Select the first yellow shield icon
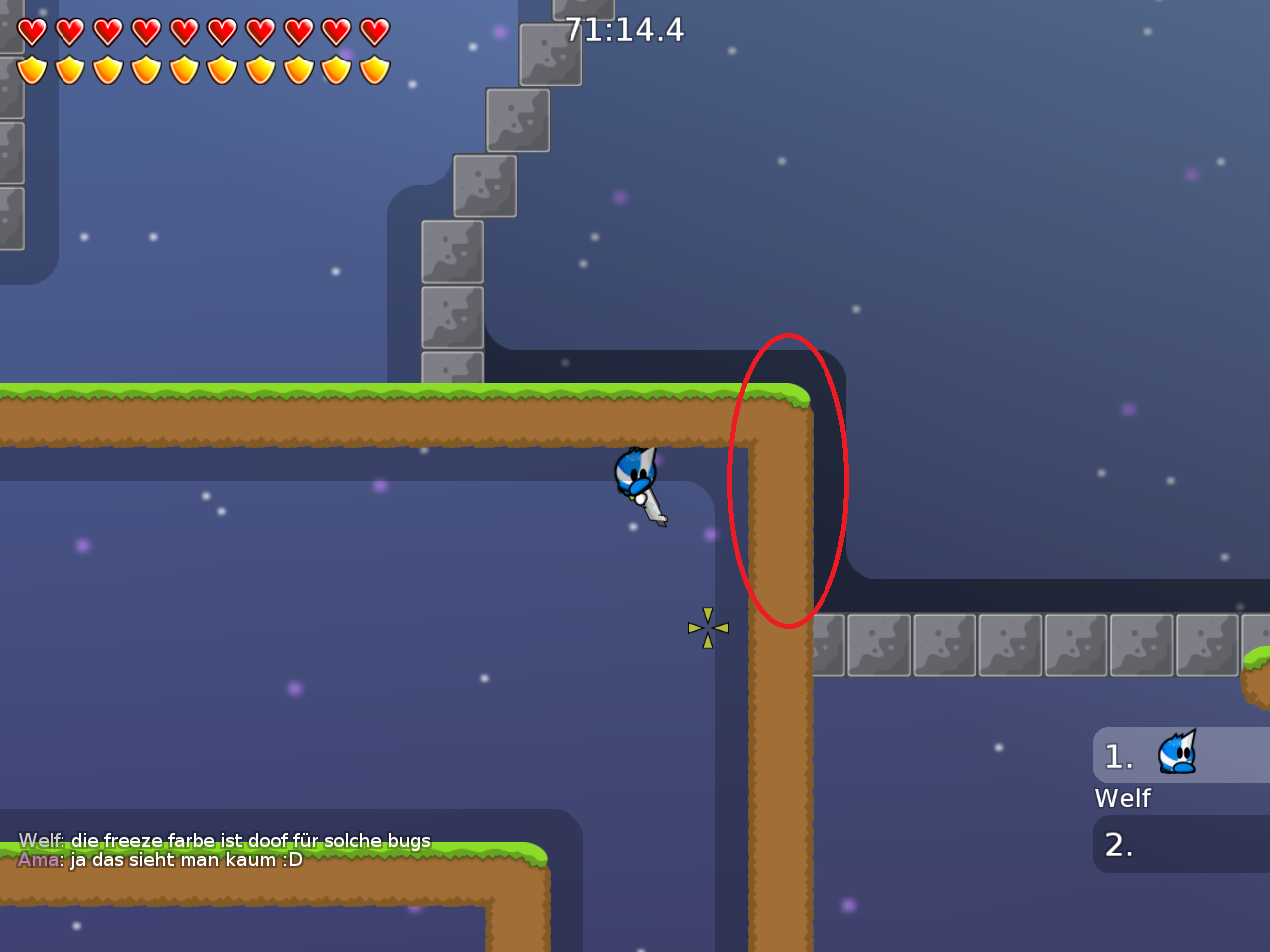 tap(33, 67)
